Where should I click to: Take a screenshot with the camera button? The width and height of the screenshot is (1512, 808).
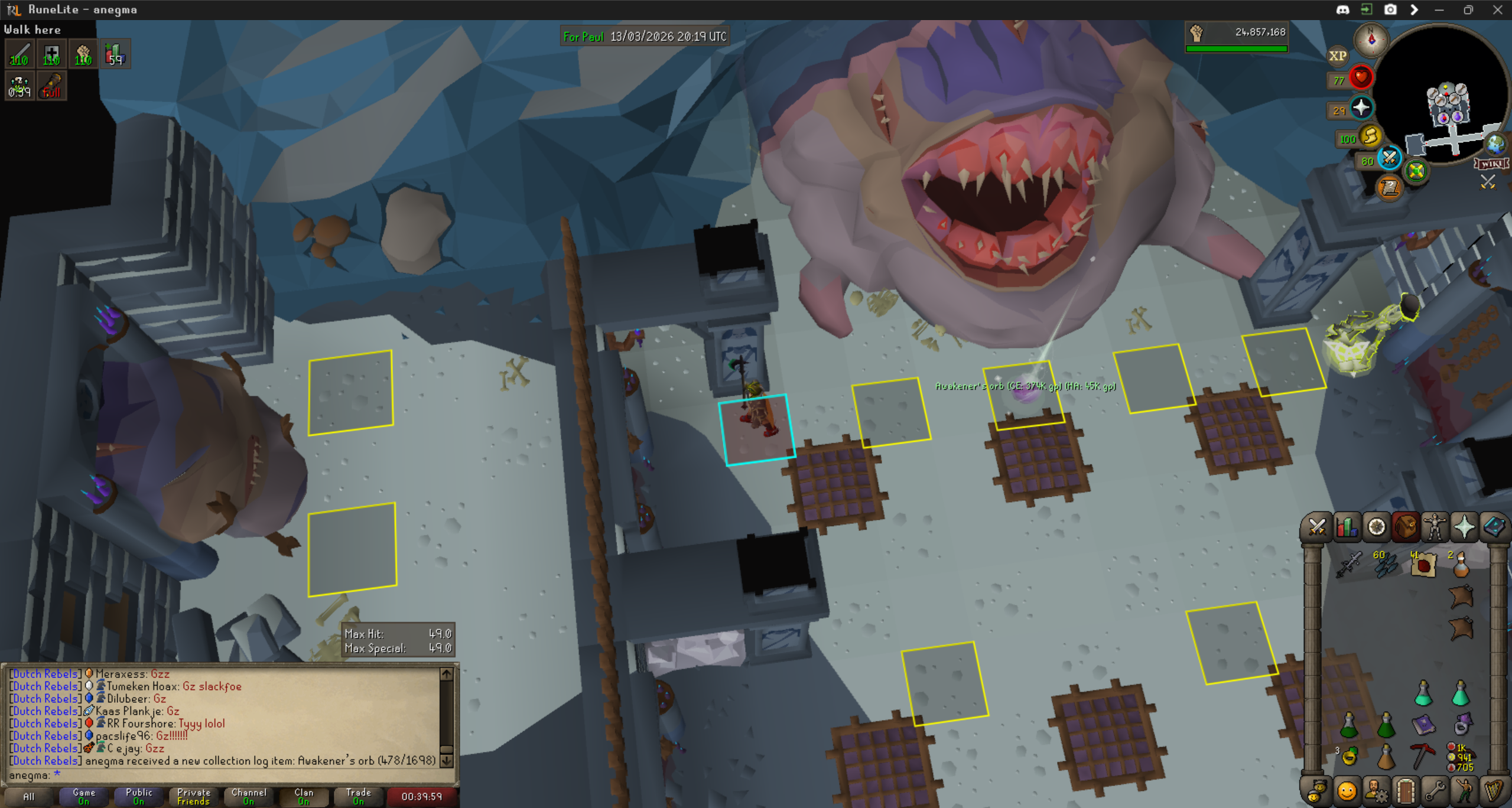[1390, 9]
